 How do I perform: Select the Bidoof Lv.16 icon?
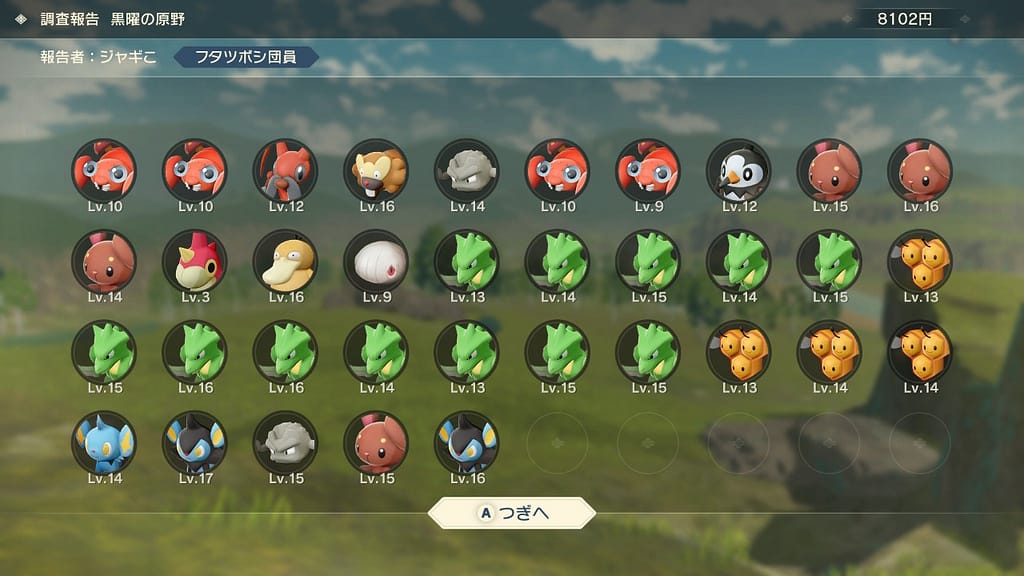(x=376, y=171)
